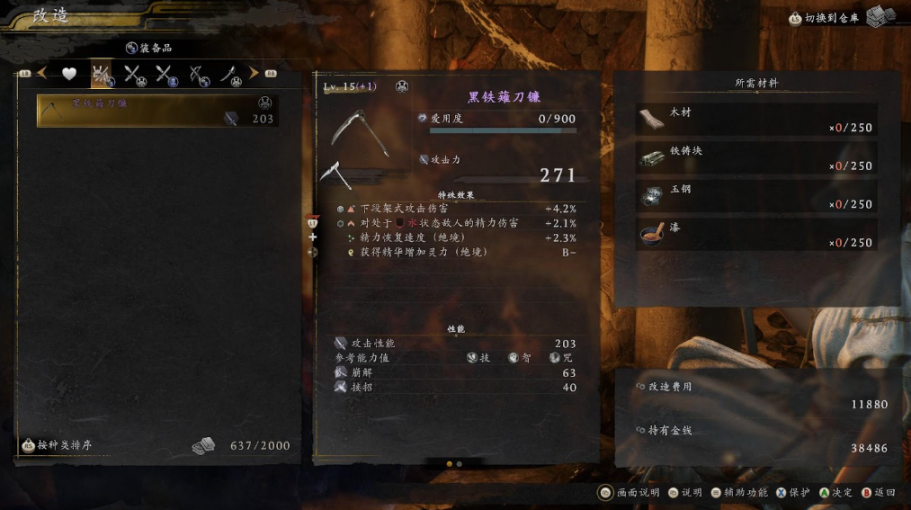Click the right arrow beside the category tabs
Viewport: 911px width, 510px height.
tap(254, 73)
